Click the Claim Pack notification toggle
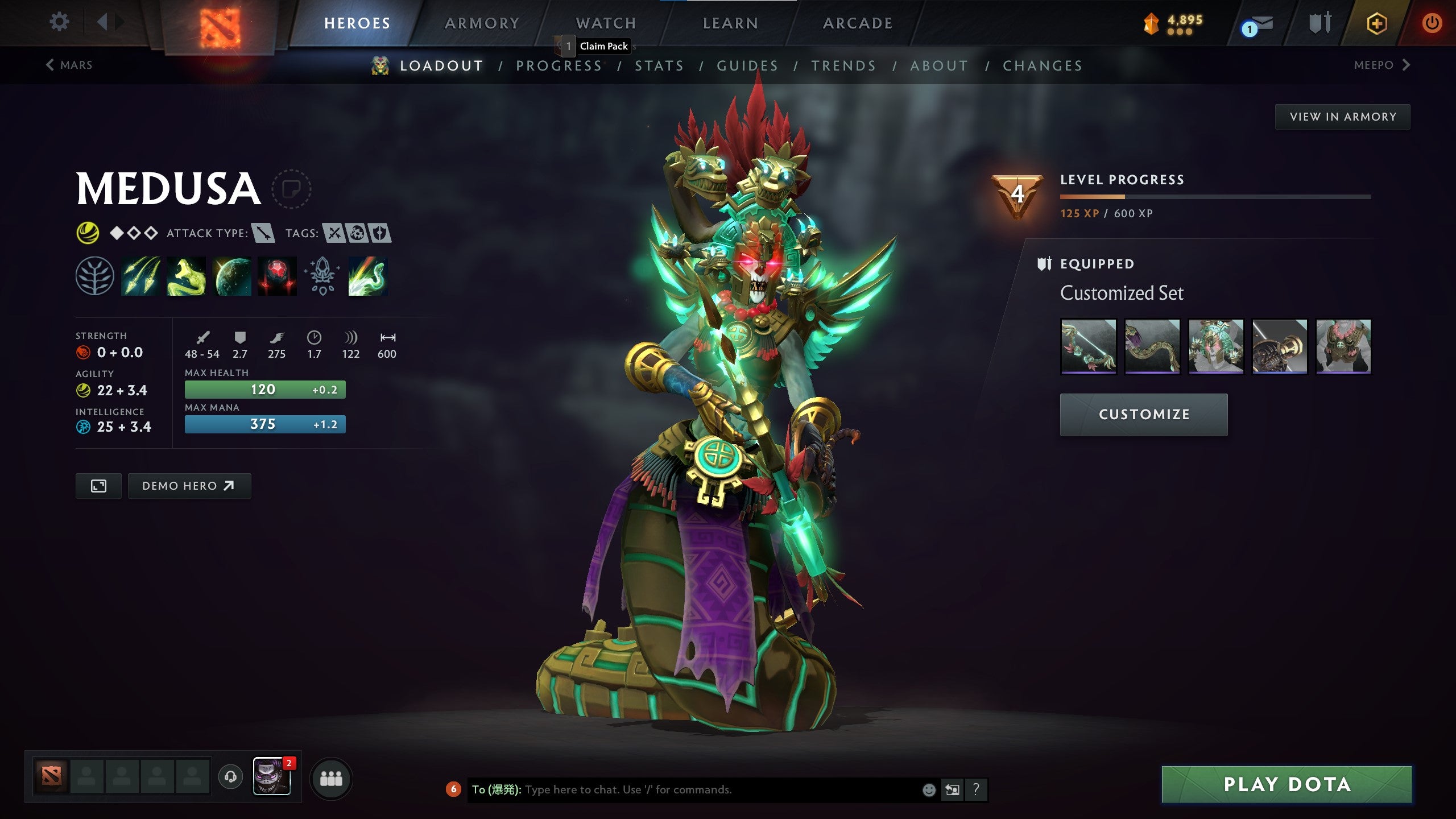This screenshot has width=1456, height=819. 569,45
